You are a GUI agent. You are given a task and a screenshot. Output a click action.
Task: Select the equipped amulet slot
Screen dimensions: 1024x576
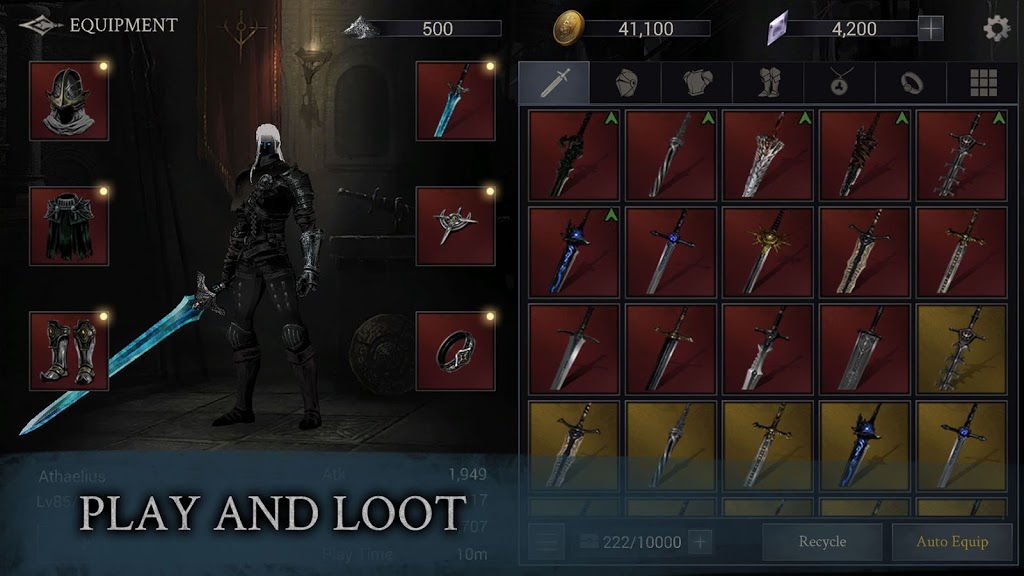pos(456,226)
